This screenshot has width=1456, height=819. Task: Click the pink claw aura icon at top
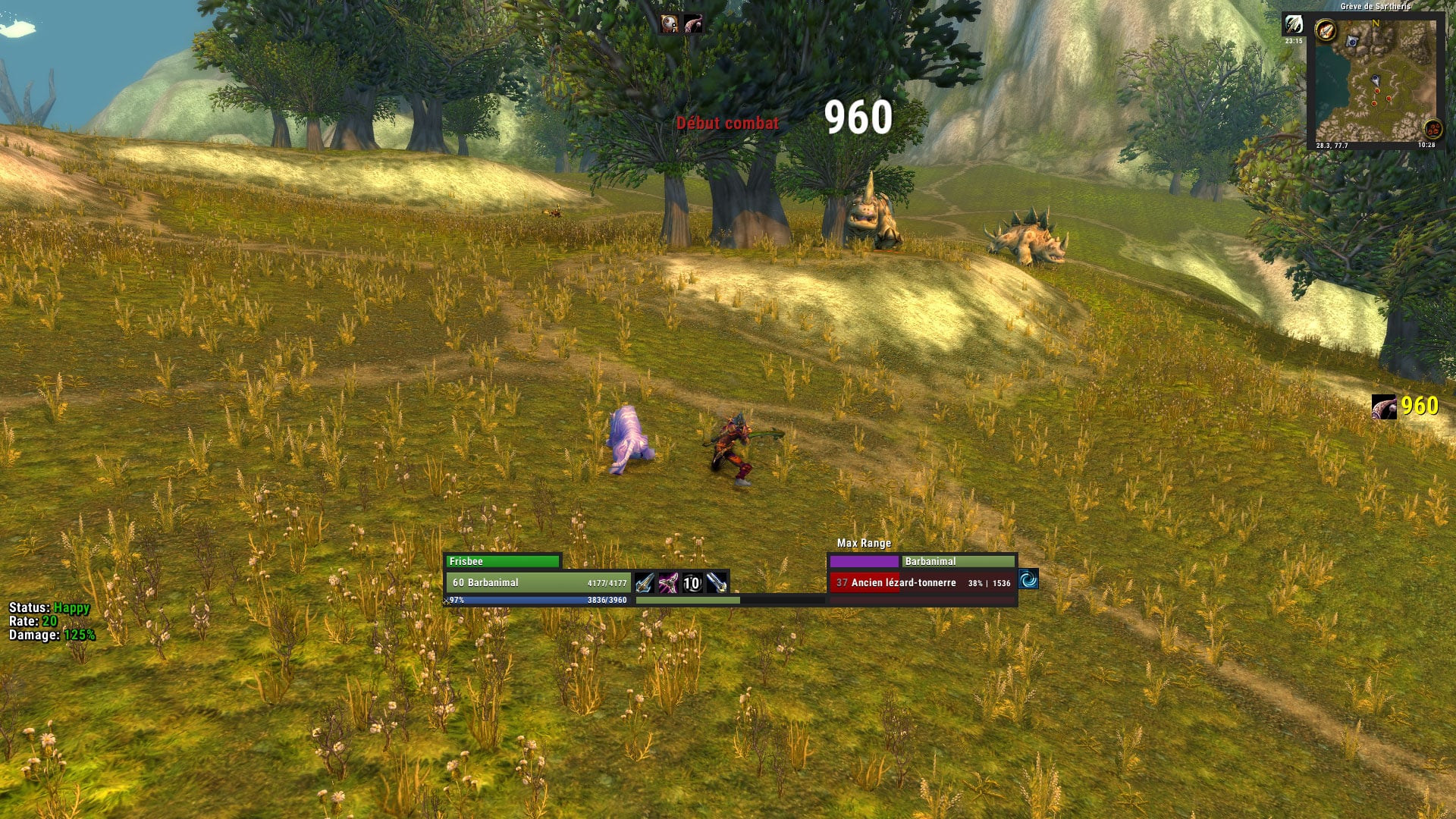693,24
